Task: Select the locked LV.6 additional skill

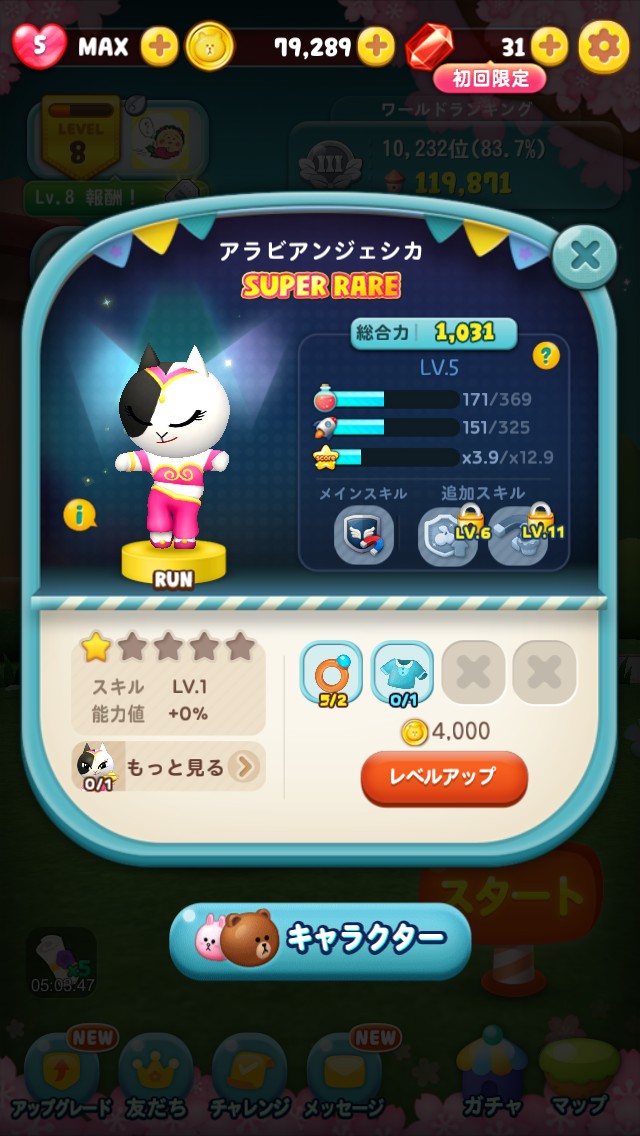Action: pos(448,535)
